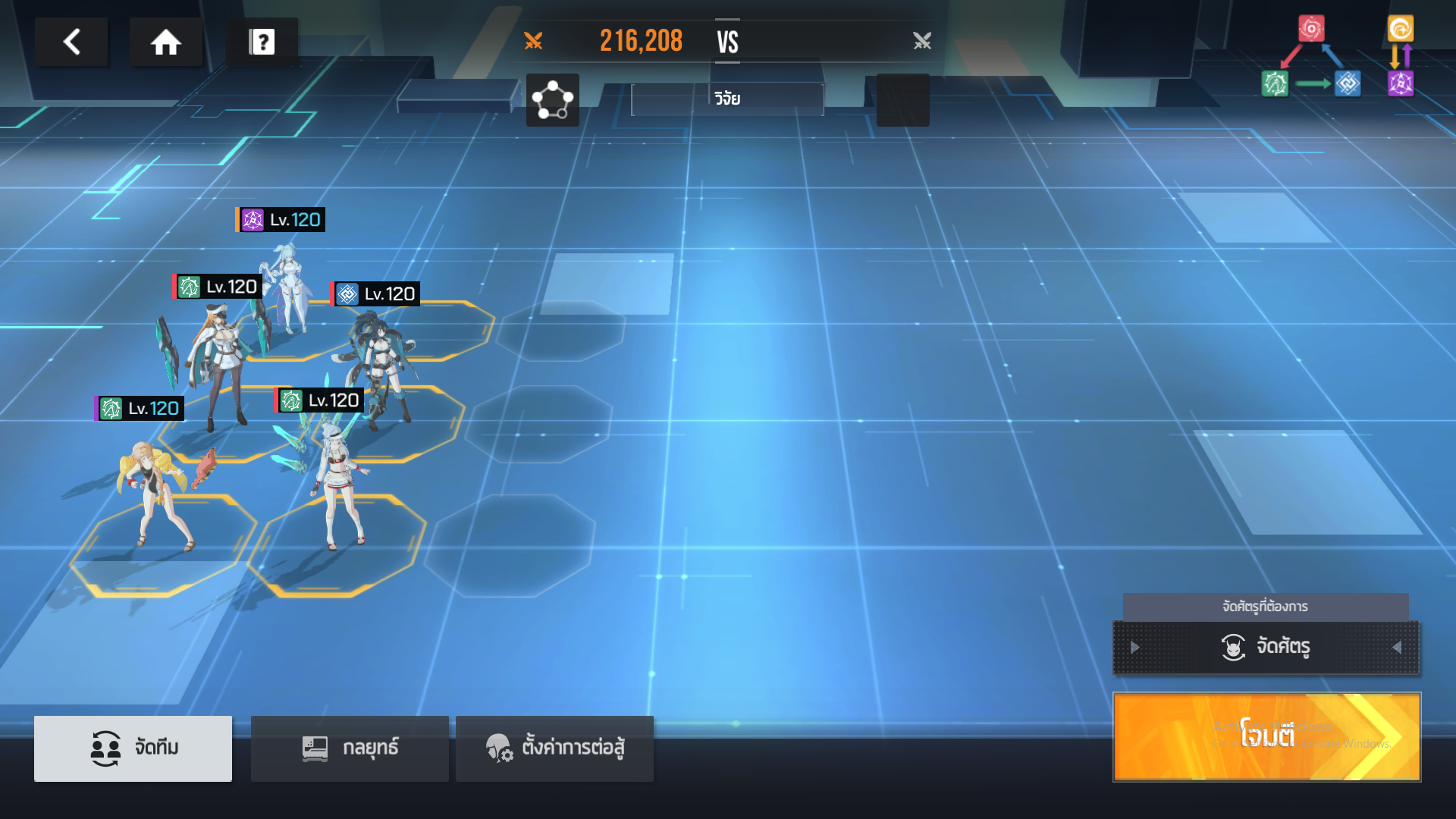1456x819 pixels.
Task: Start the battle with the orange โจมตี button
Action: (x=1266, y=736)
